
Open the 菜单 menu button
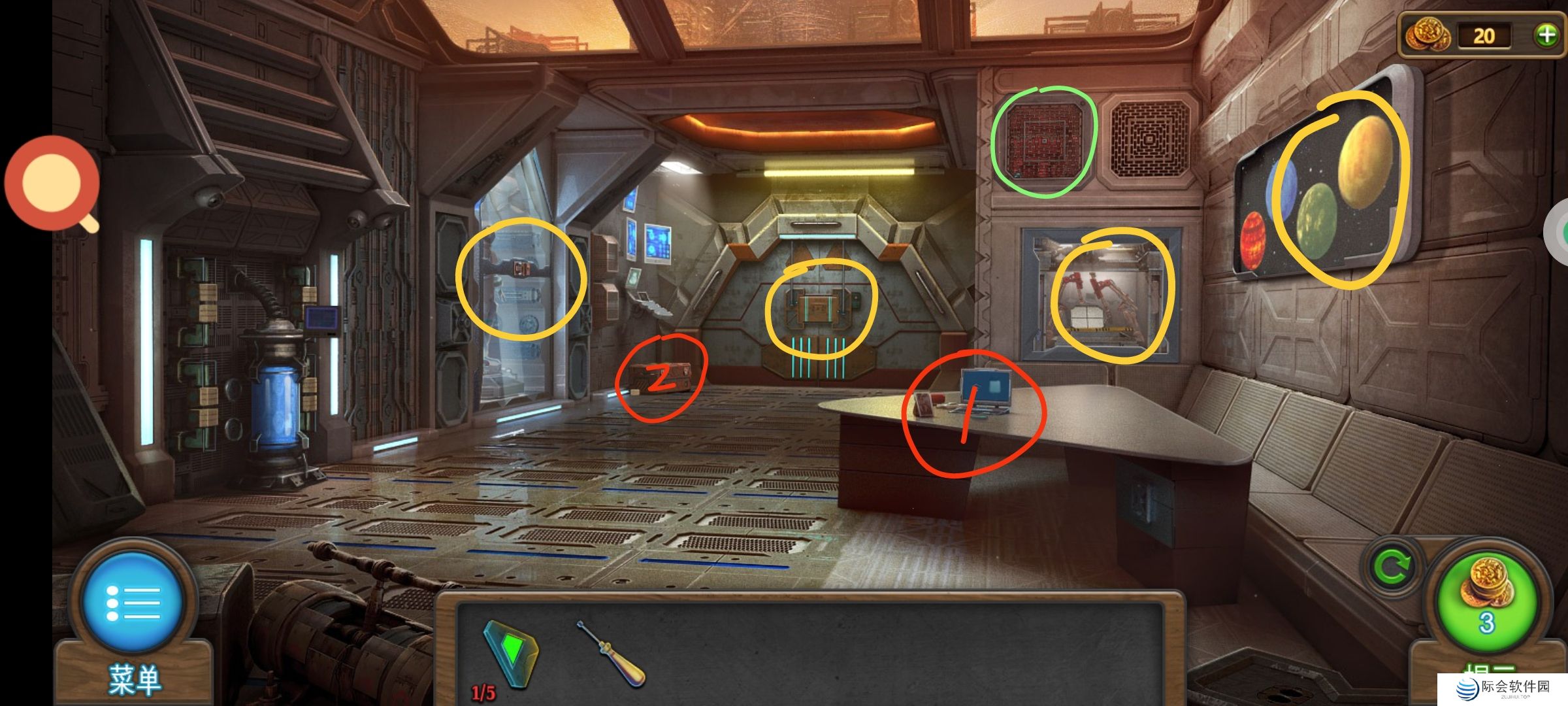[133, 603]
